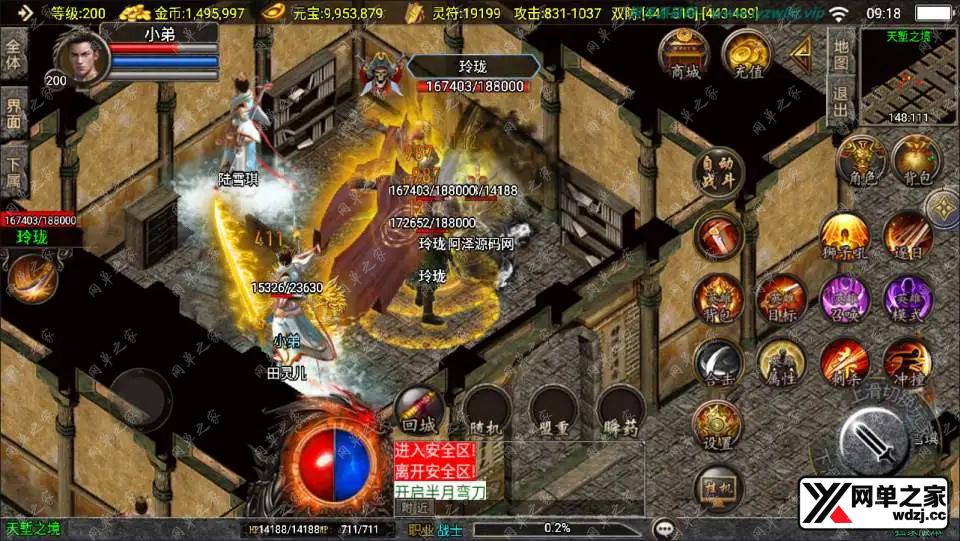
Task: Switch the 英雄模式 hero mode
Action: [x=907, y=299]
